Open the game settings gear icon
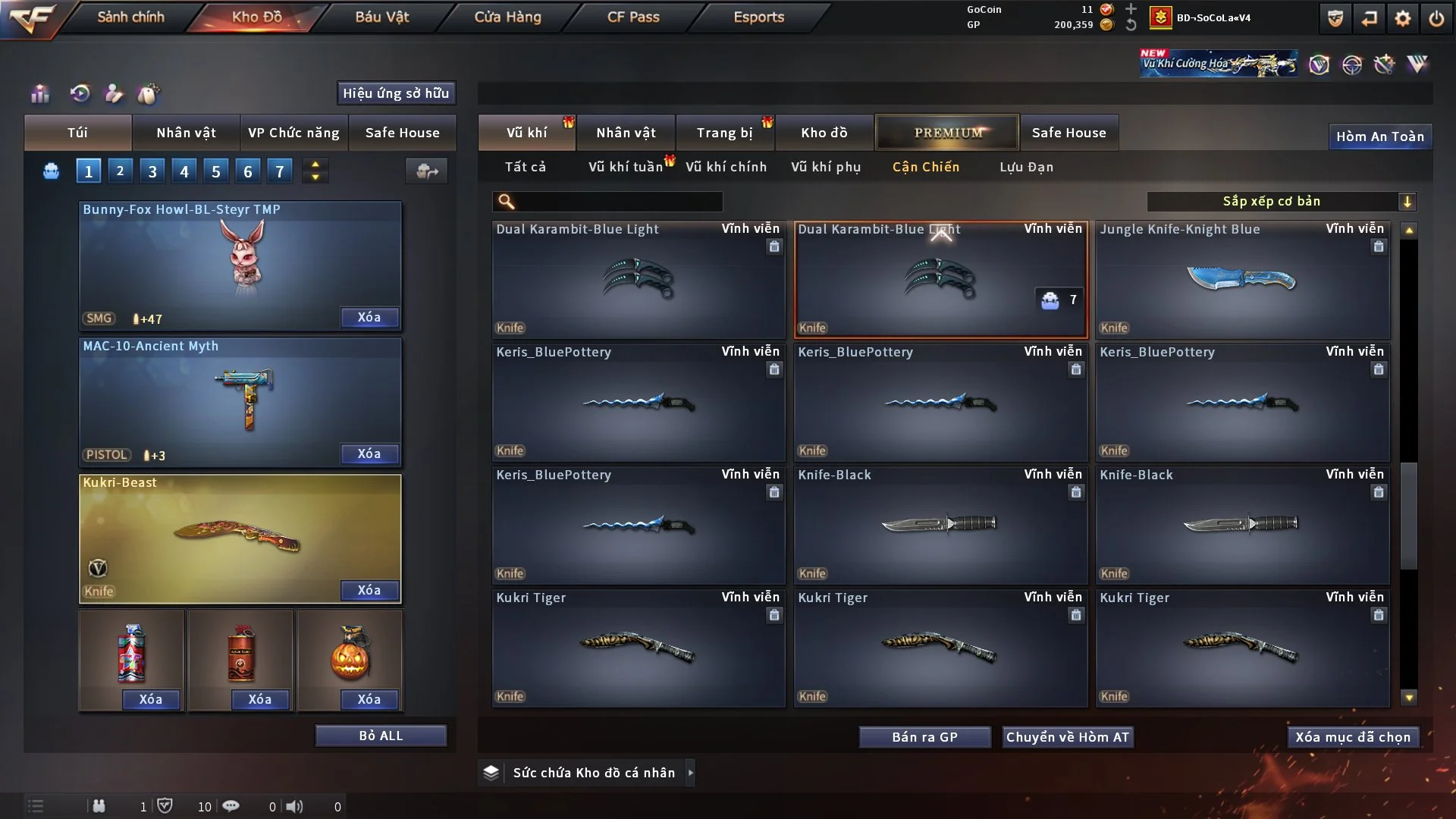This screenshot has width=1456, height=819. (x=1404, y=17)
